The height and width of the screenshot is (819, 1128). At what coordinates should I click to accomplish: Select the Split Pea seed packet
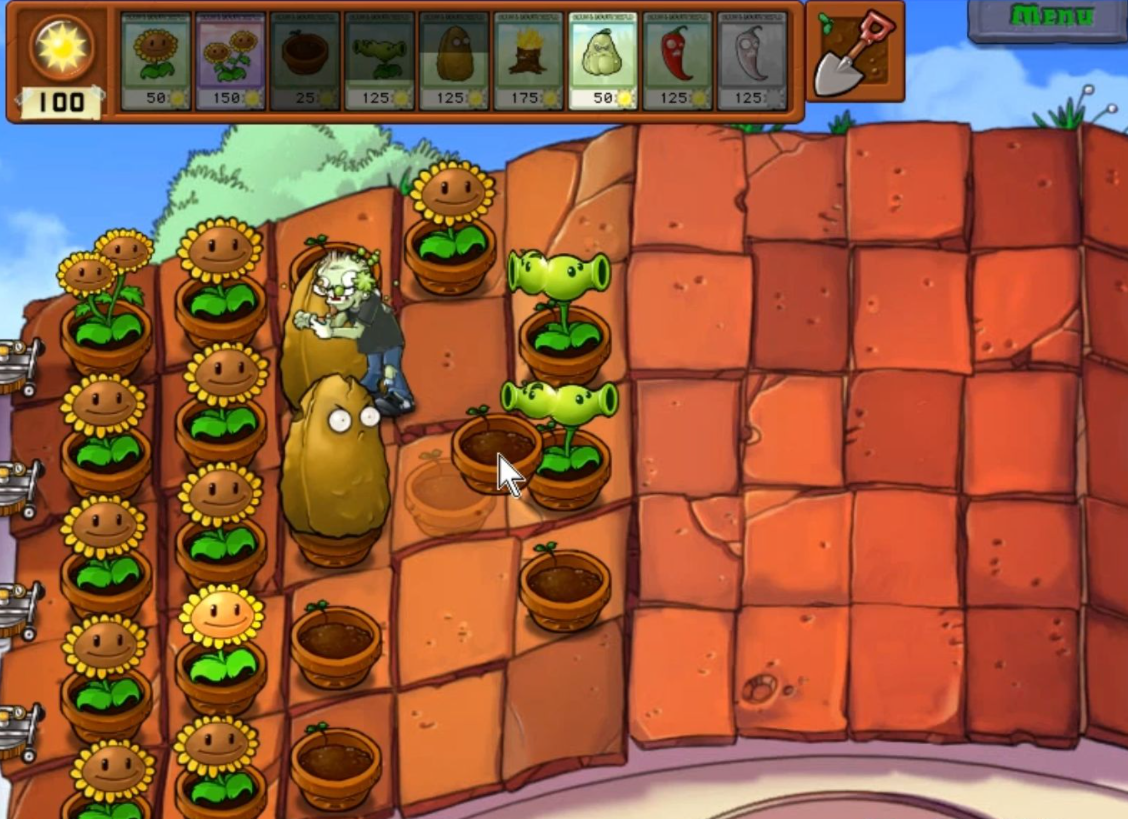379,61
